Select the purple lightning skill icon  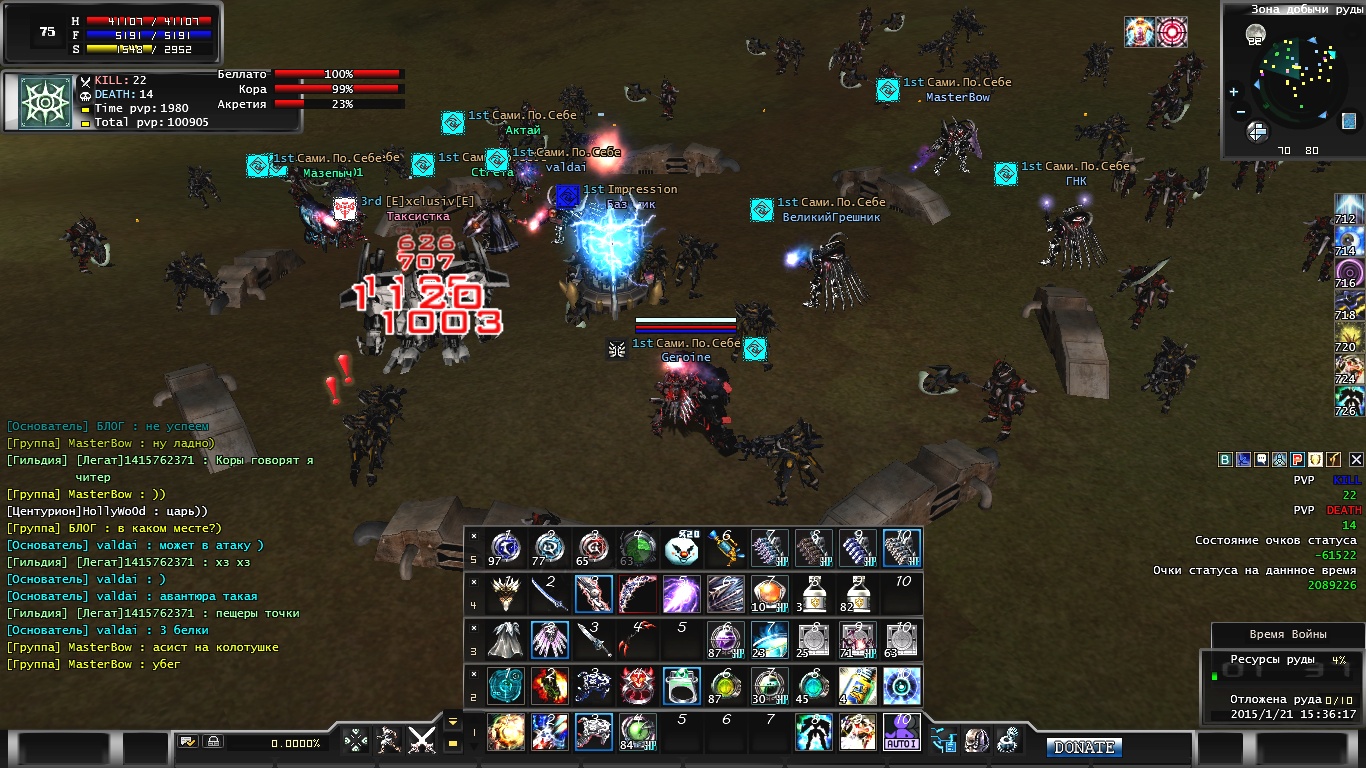[681, 594]
